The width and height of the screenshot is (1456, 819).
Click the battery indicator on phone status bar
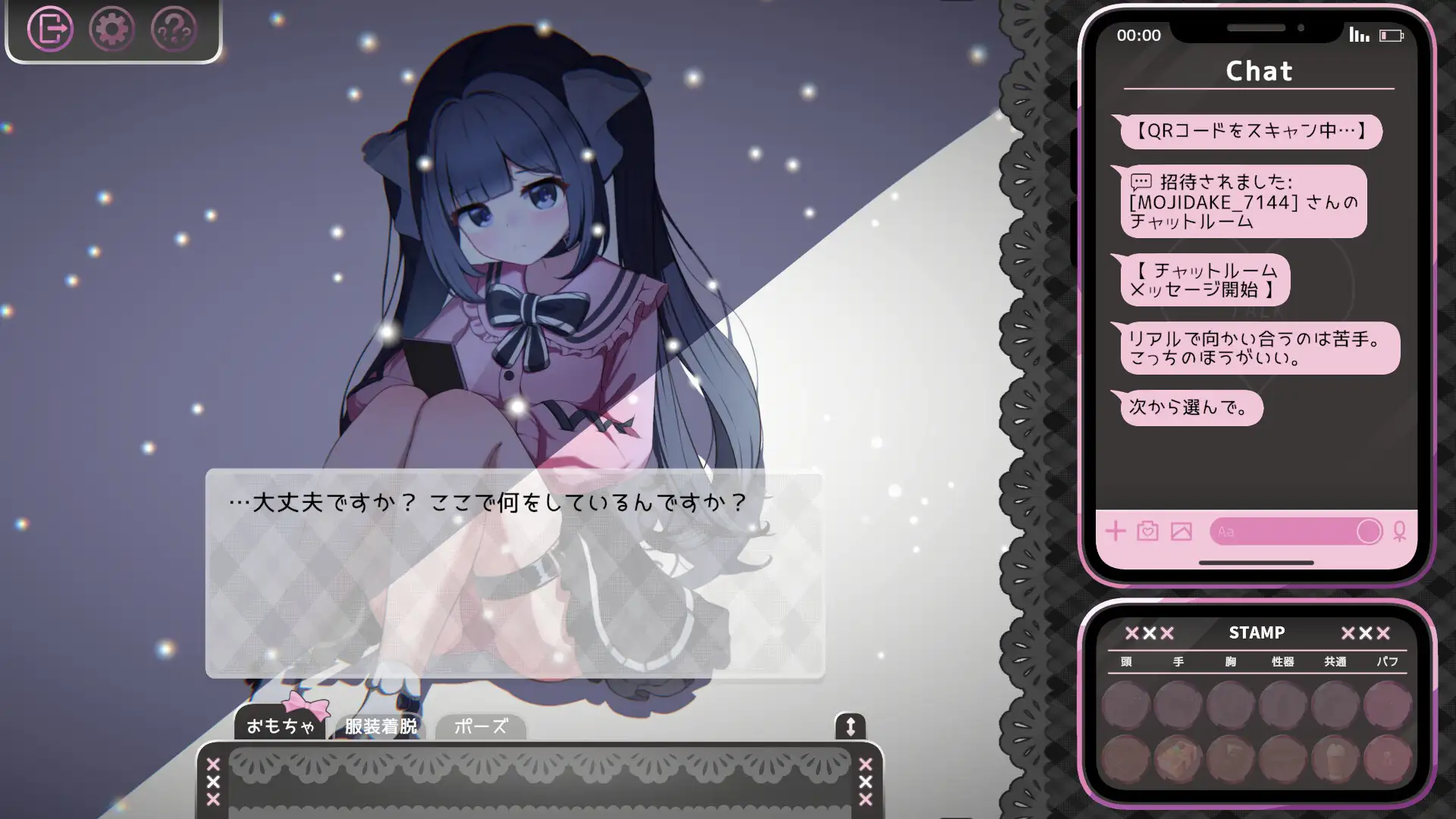(x=1390, y=34)
